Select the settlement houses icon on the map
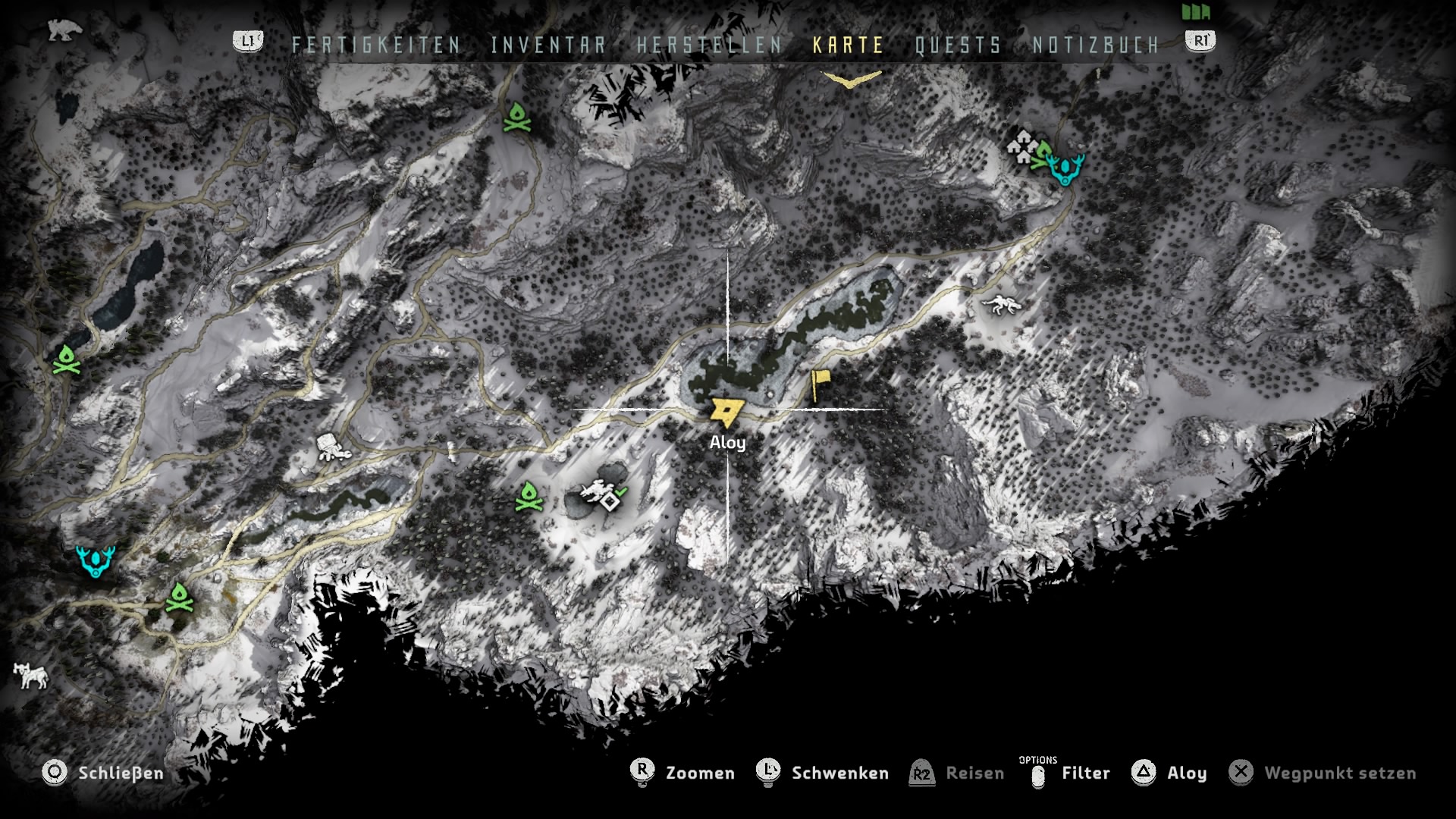The height and width of the screenshot is (819, 1456). coord(1023,146)
